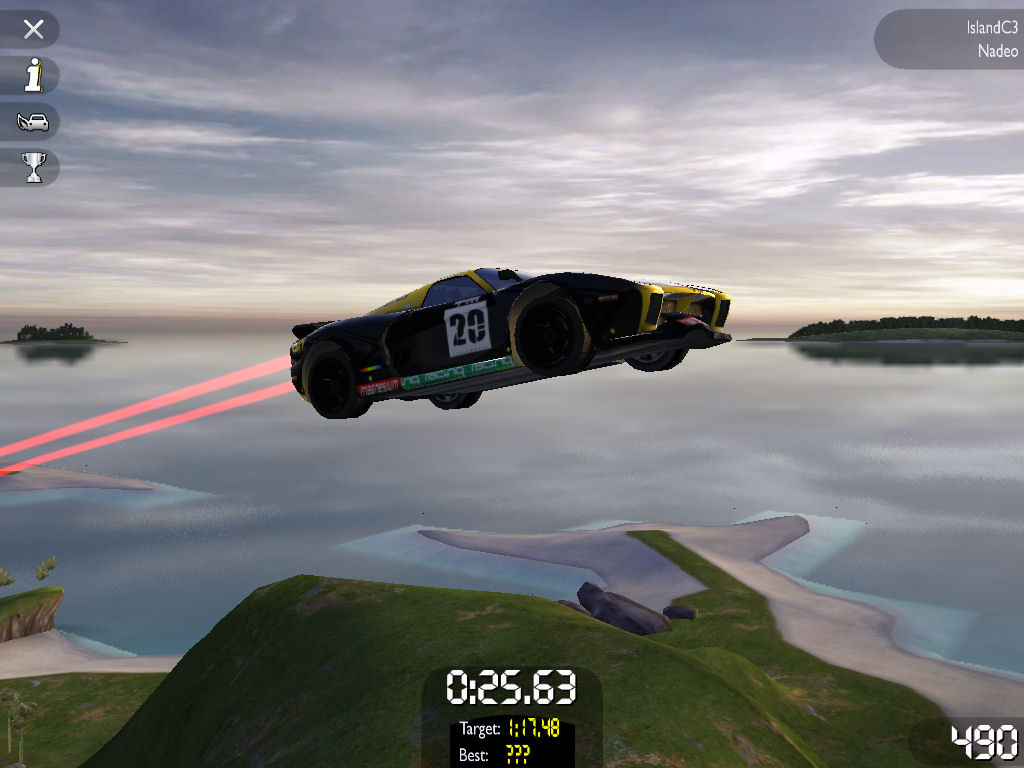
Task: Tap the car icon button
Action: coord(33,122)
